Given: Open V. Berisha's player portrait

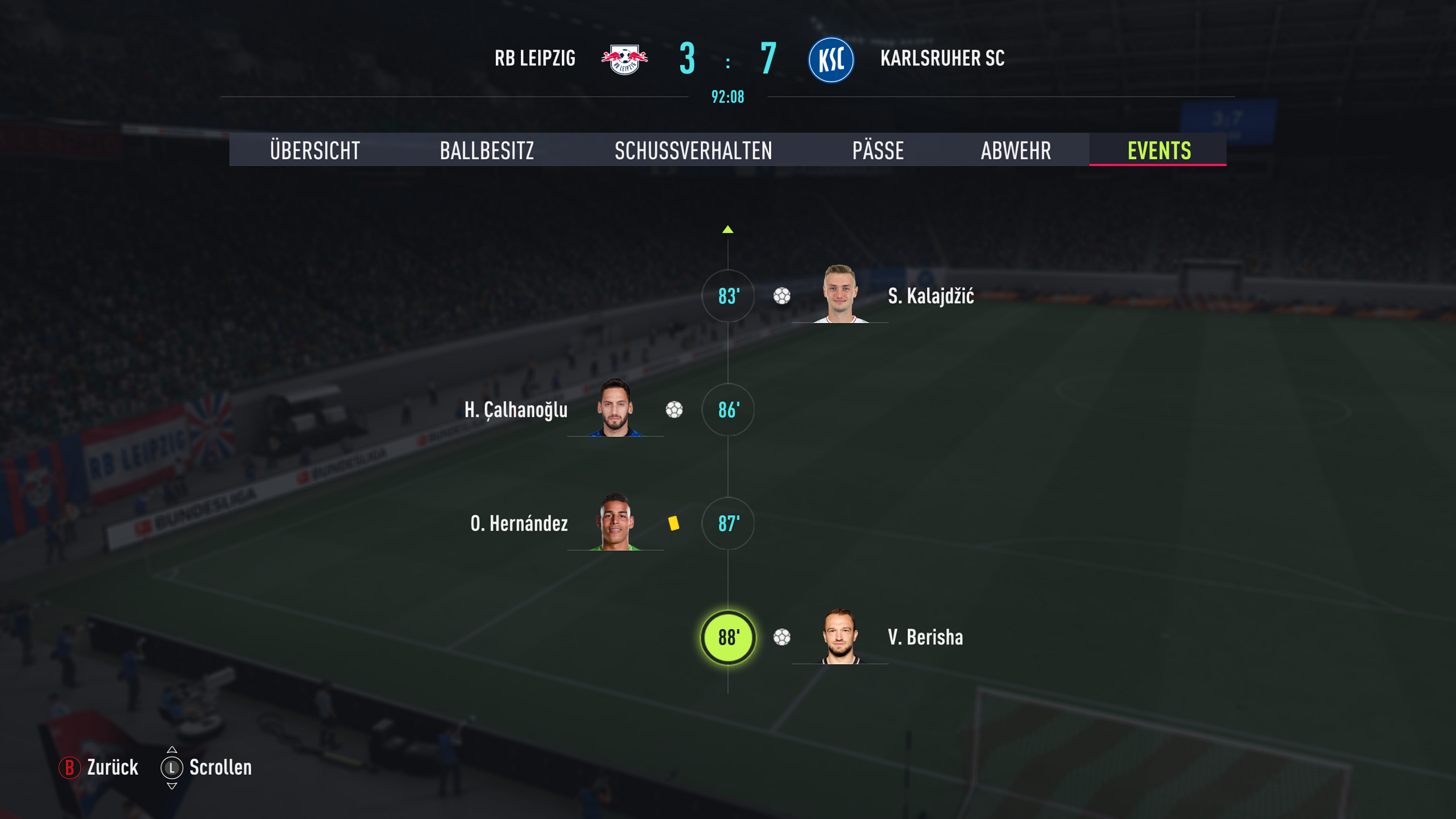Looking at the screenshot, I should tap(840, 636).
